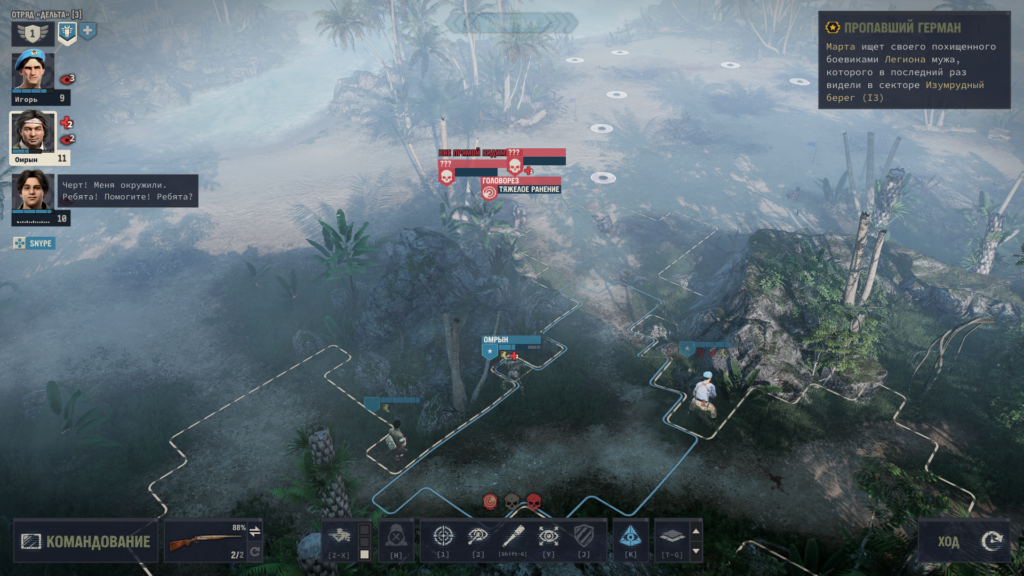Open the Командование command menu
Viewport: 1024px width, 576px height.
(87, 542)
